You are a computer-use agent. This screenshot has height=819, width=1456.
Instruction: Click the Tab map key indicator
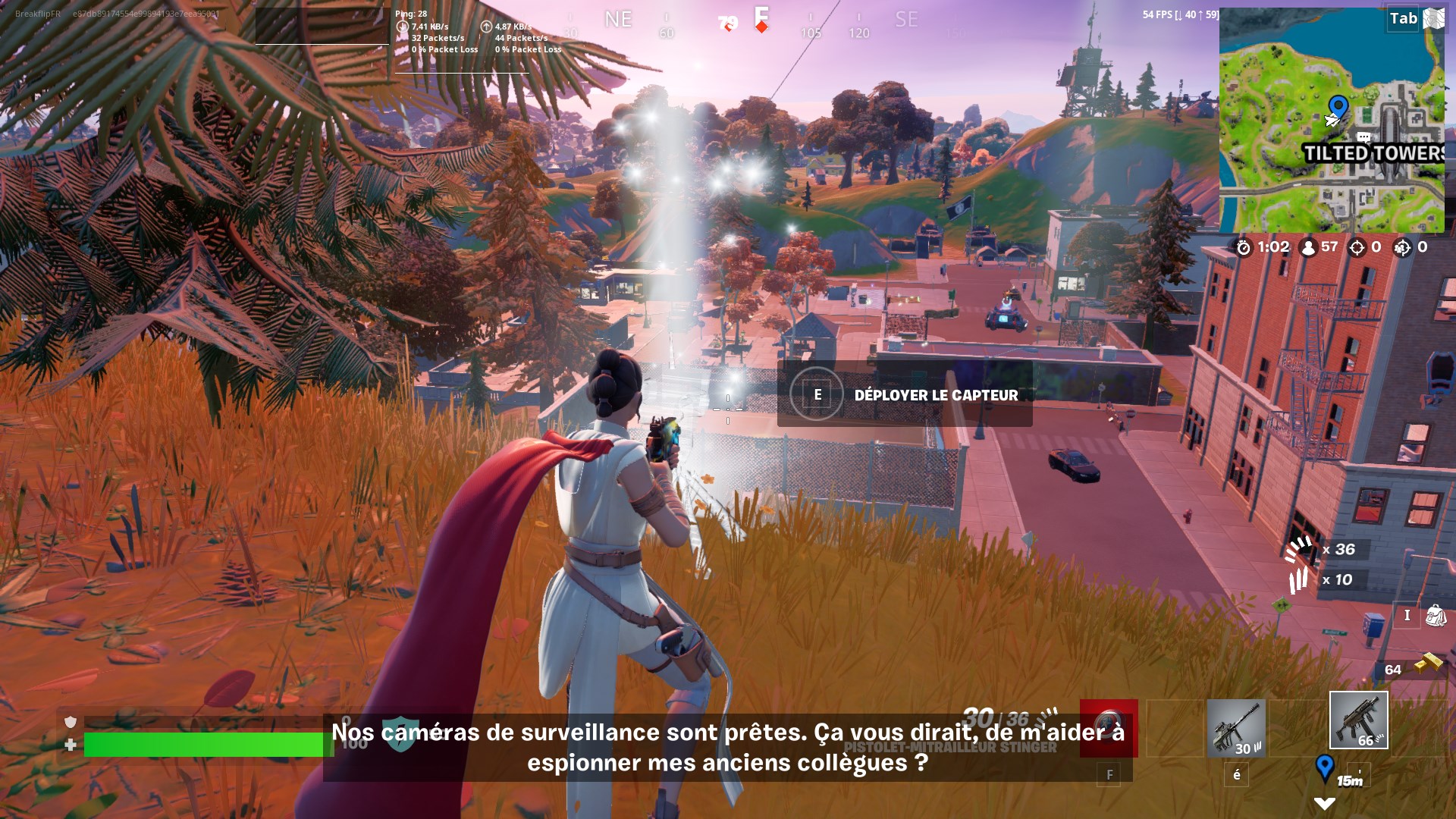1402,17
